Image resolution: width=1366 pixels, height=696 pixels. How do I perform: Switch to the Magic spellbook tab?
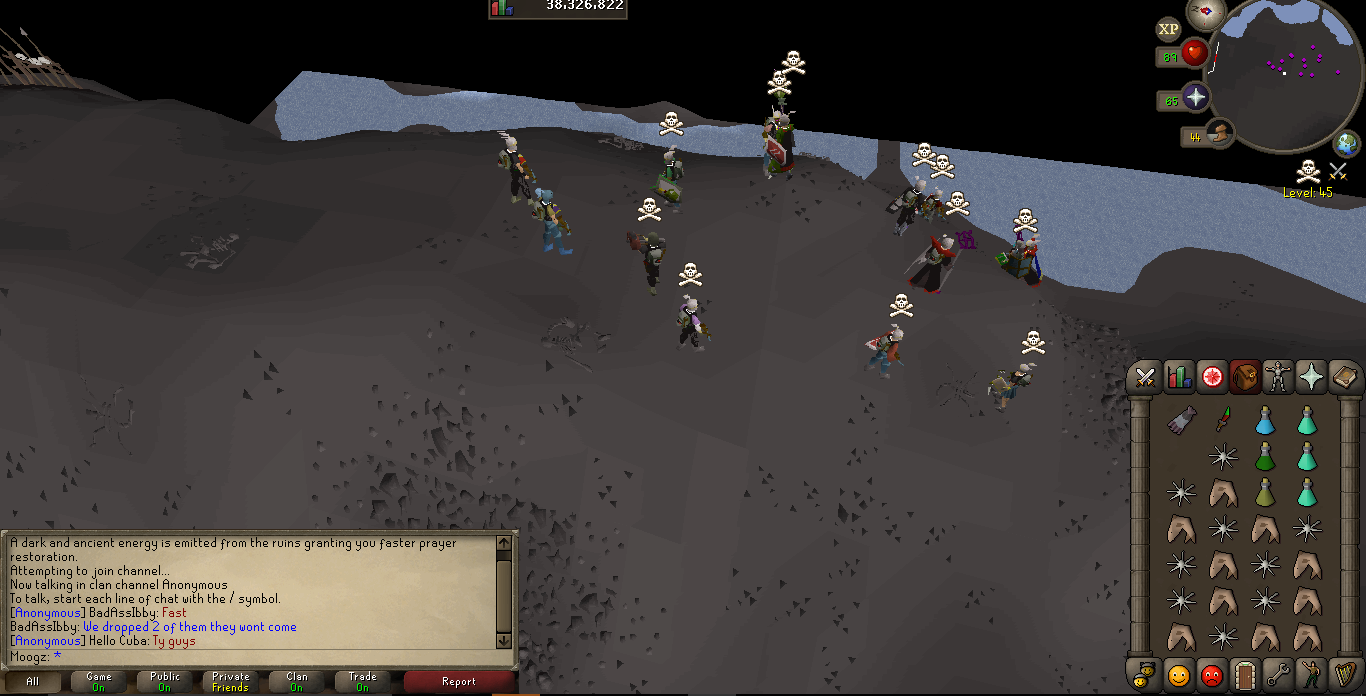1344,377
